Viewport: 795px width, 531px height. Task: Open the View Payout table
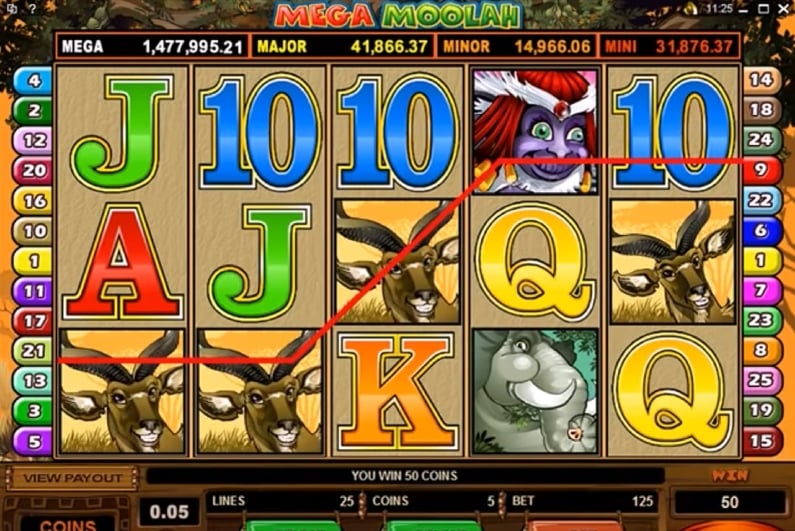coord(73,478)
